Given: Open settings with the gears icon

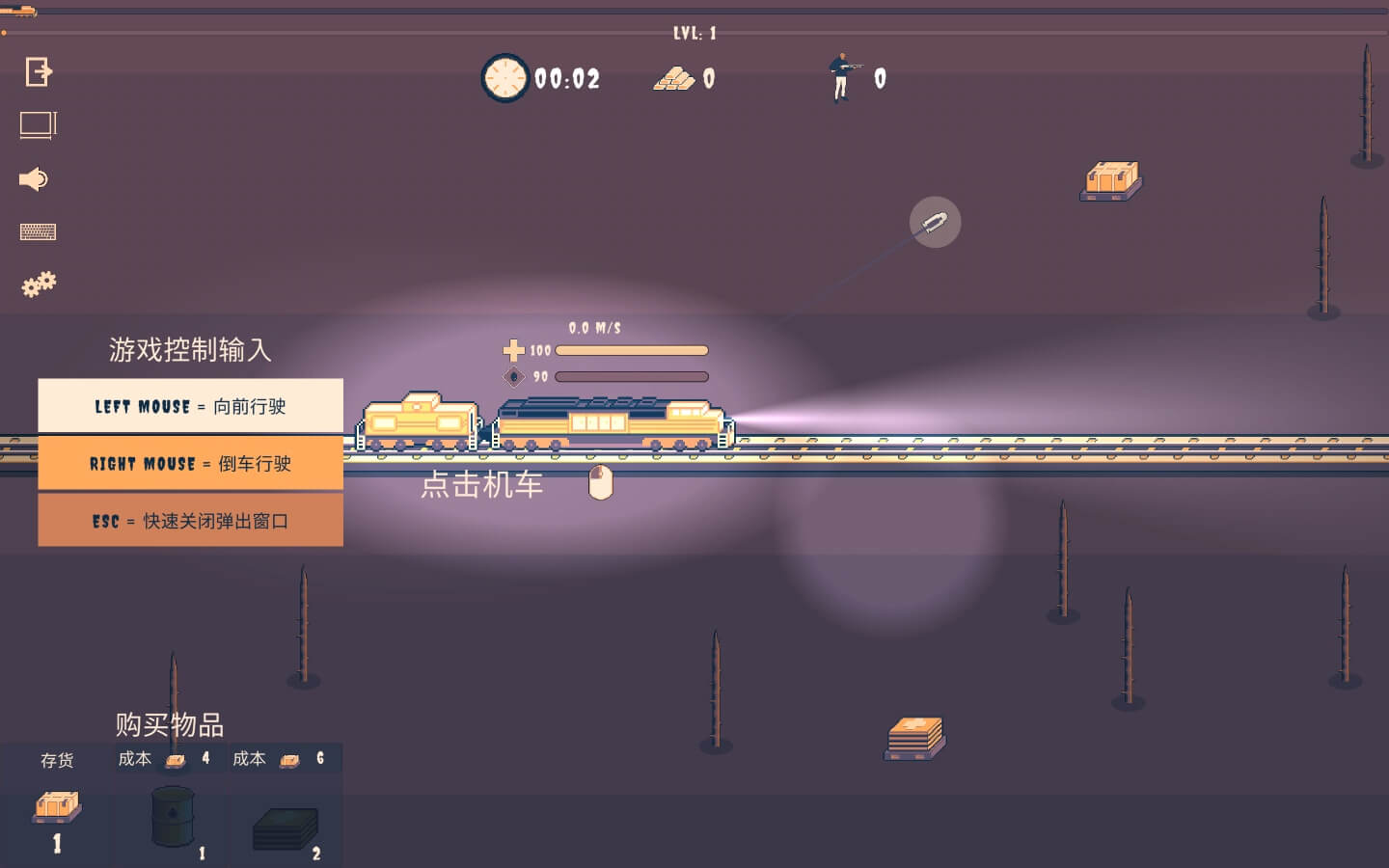Looking at the screenshot, I should point(39,285).
